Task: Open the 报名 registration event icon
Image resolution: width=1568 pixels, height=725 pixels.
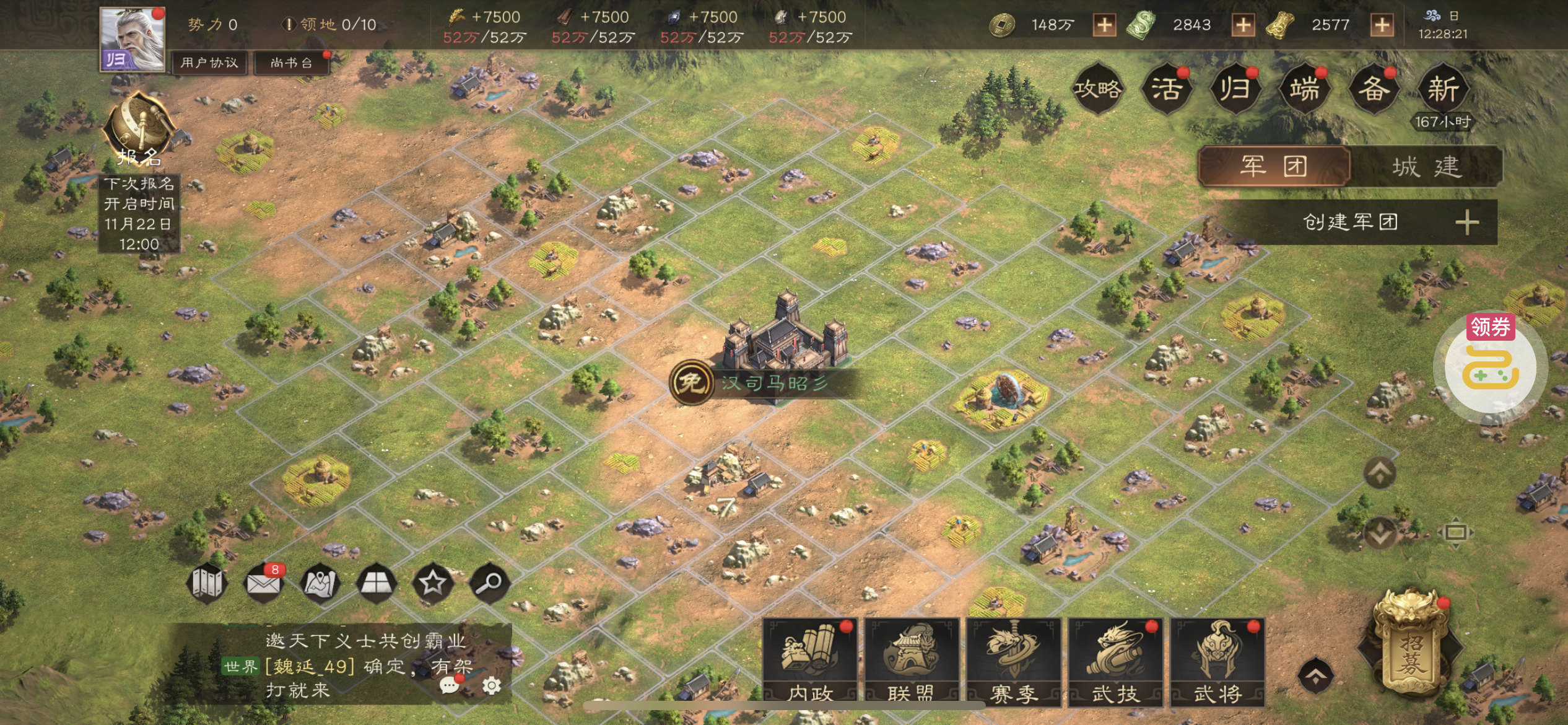Action: coord(140,131)
